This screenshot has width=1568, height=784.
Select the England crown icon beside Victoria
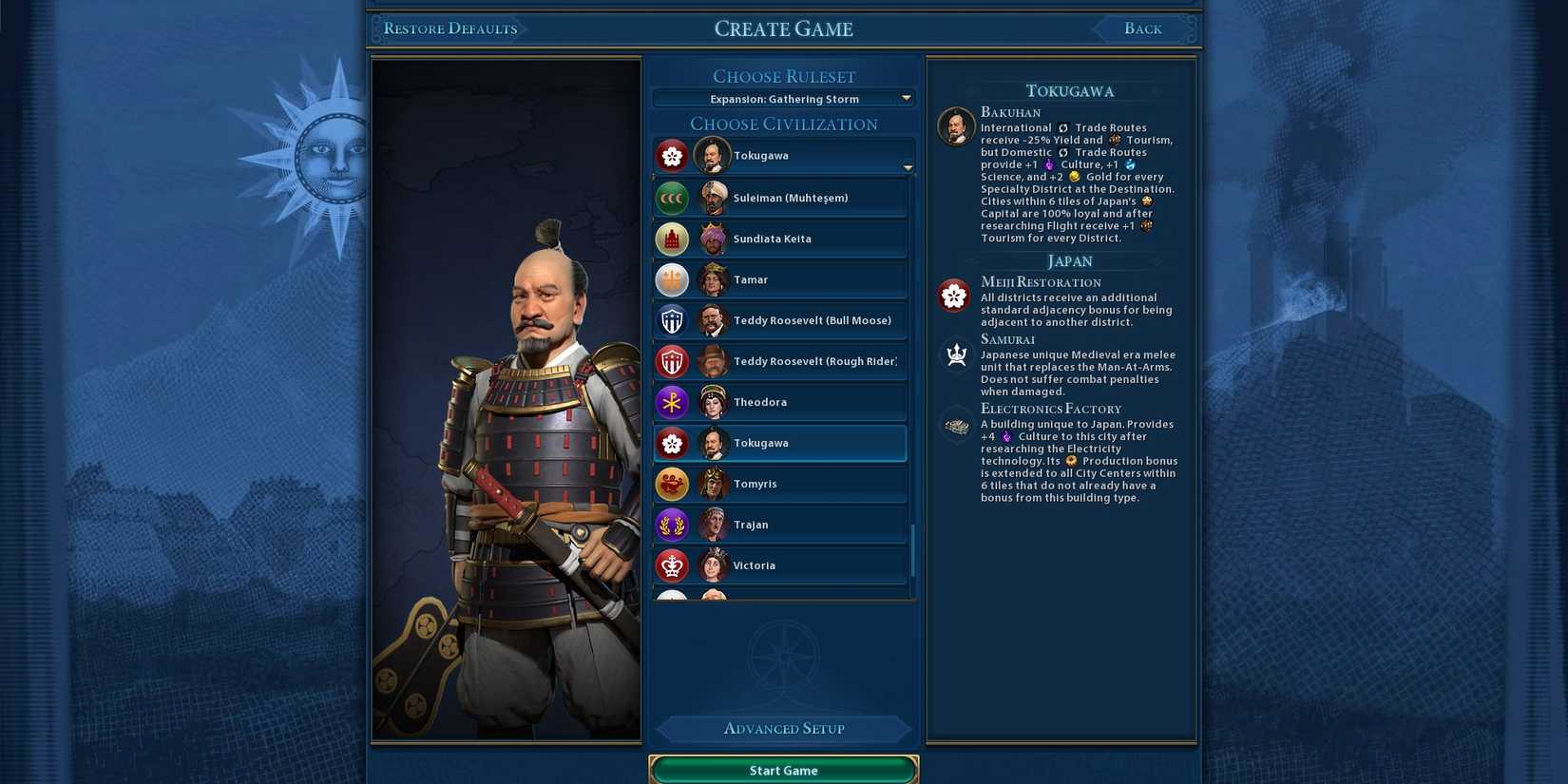coord(673,564)
